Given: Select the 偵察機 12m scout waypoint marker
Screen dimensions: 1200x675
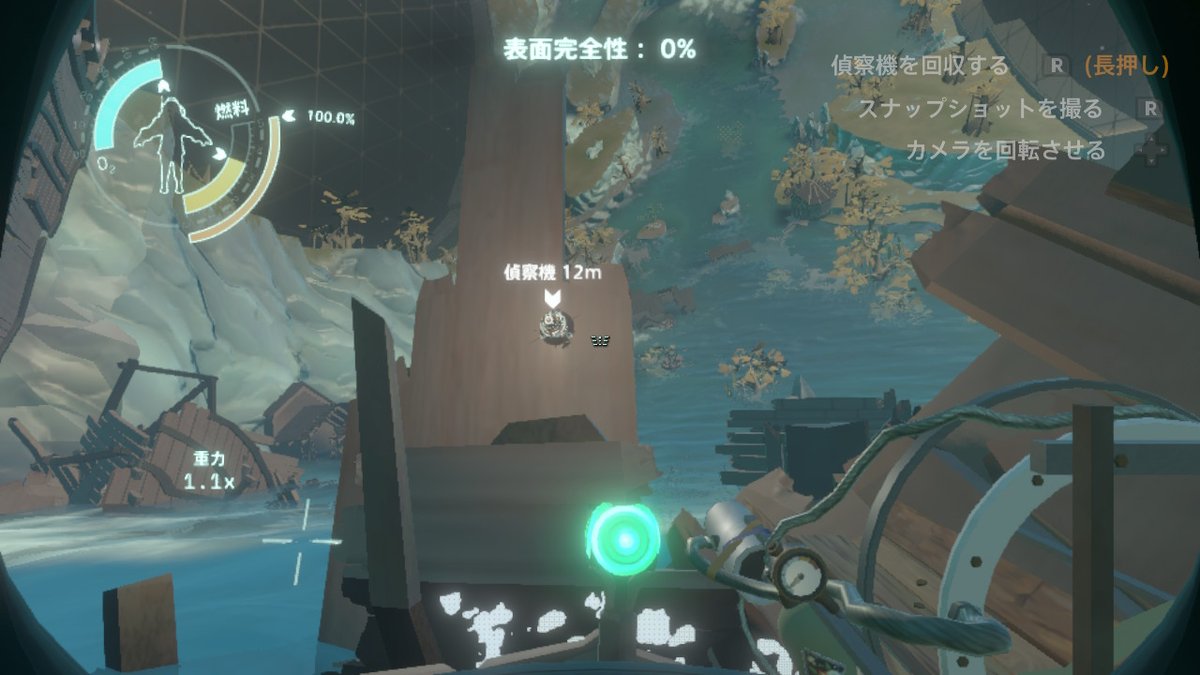Looking at the screenshot, I should (x=551, y=298).
